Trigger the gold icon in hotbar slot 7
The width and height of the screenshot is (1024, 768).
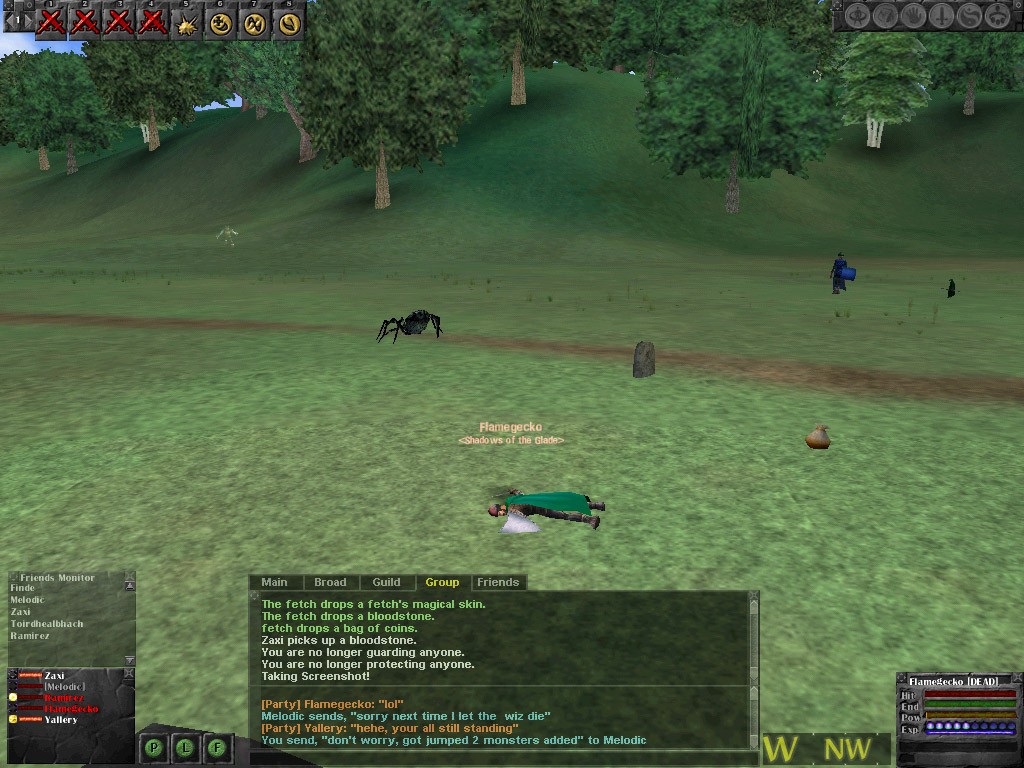(255, 23)
